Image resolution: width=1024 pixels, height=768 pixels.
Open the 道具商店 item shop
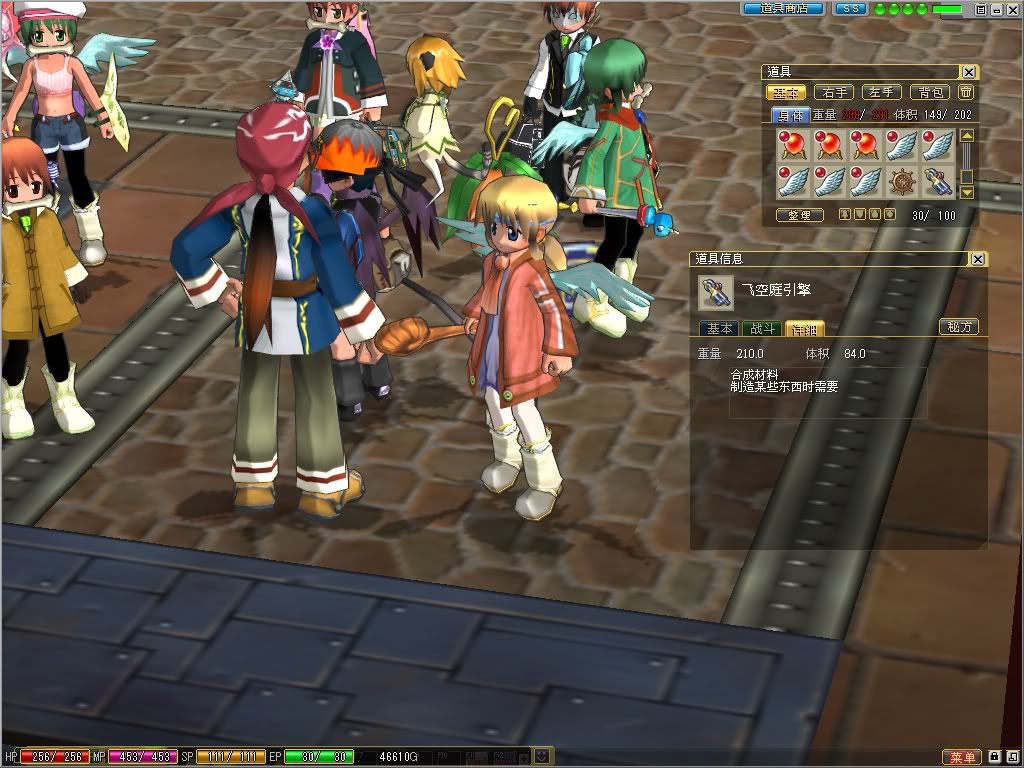tap(783, 8)
